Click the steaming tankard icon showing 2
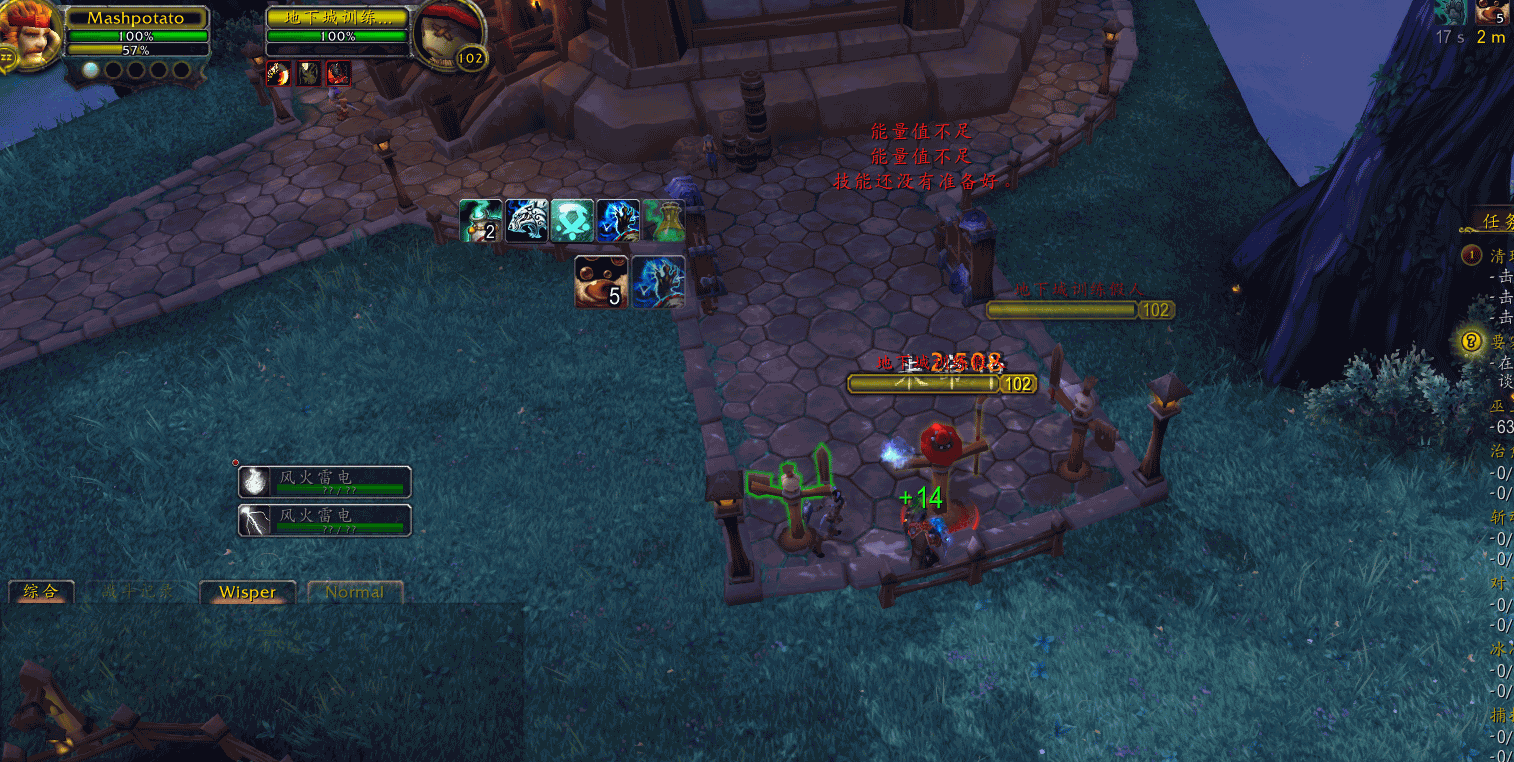The image size is (1514, 762). pyautogui.click(x=480, y=221)
